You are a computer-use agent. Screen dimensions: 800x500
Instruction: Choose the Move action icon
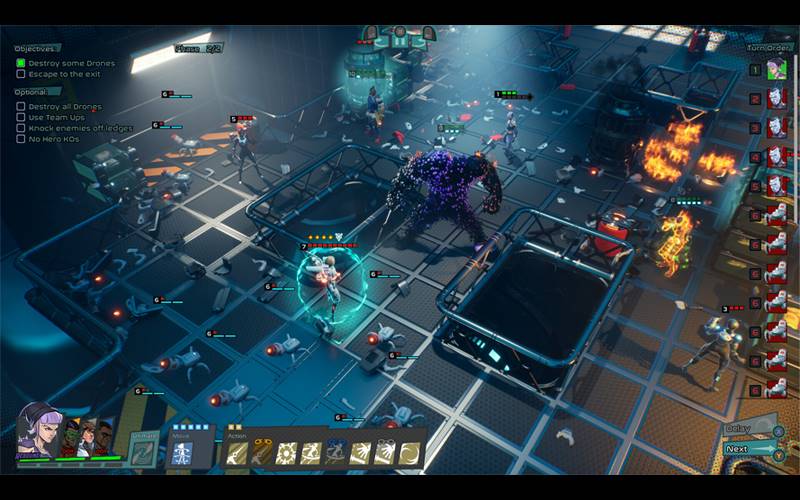(183, 453)
